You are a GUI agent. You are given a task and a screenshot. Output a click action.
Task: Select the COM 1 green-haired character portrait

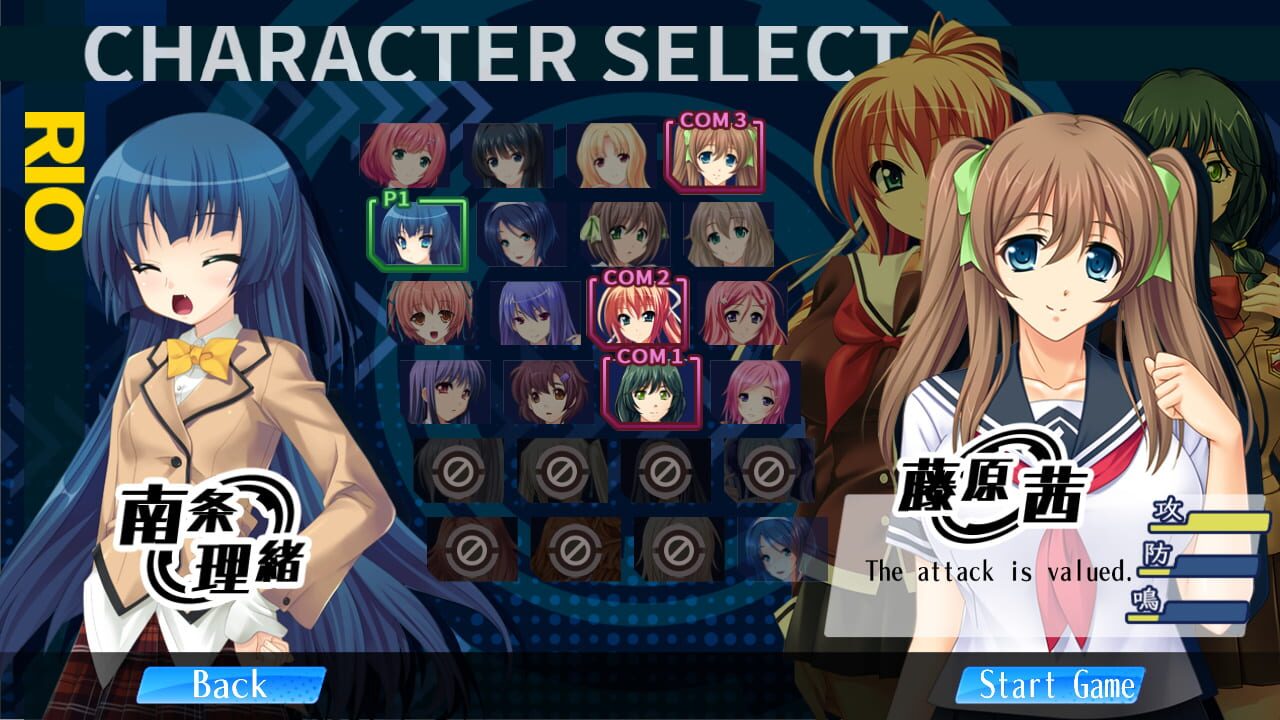click(650, 395)
